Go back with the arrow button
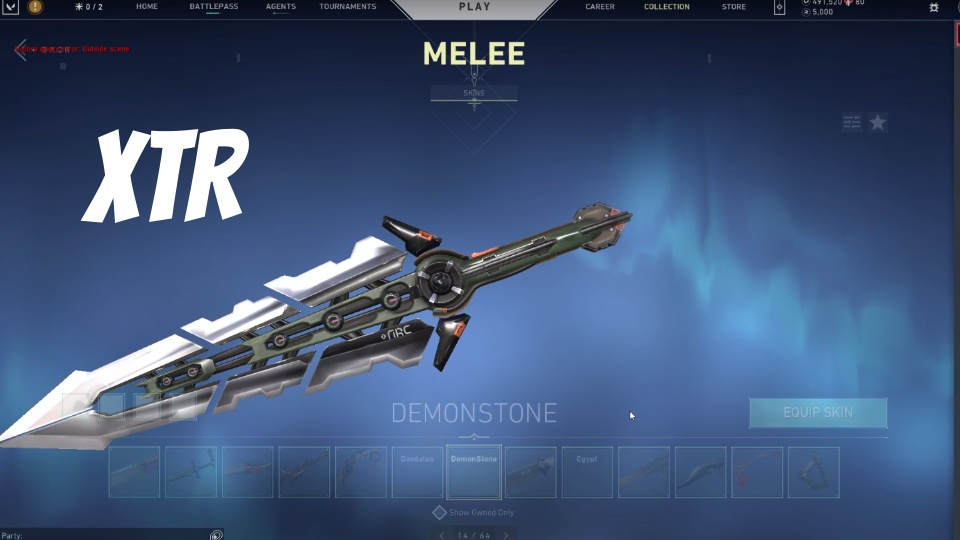Screen dimensions: 960x540 tap(21, 50)
